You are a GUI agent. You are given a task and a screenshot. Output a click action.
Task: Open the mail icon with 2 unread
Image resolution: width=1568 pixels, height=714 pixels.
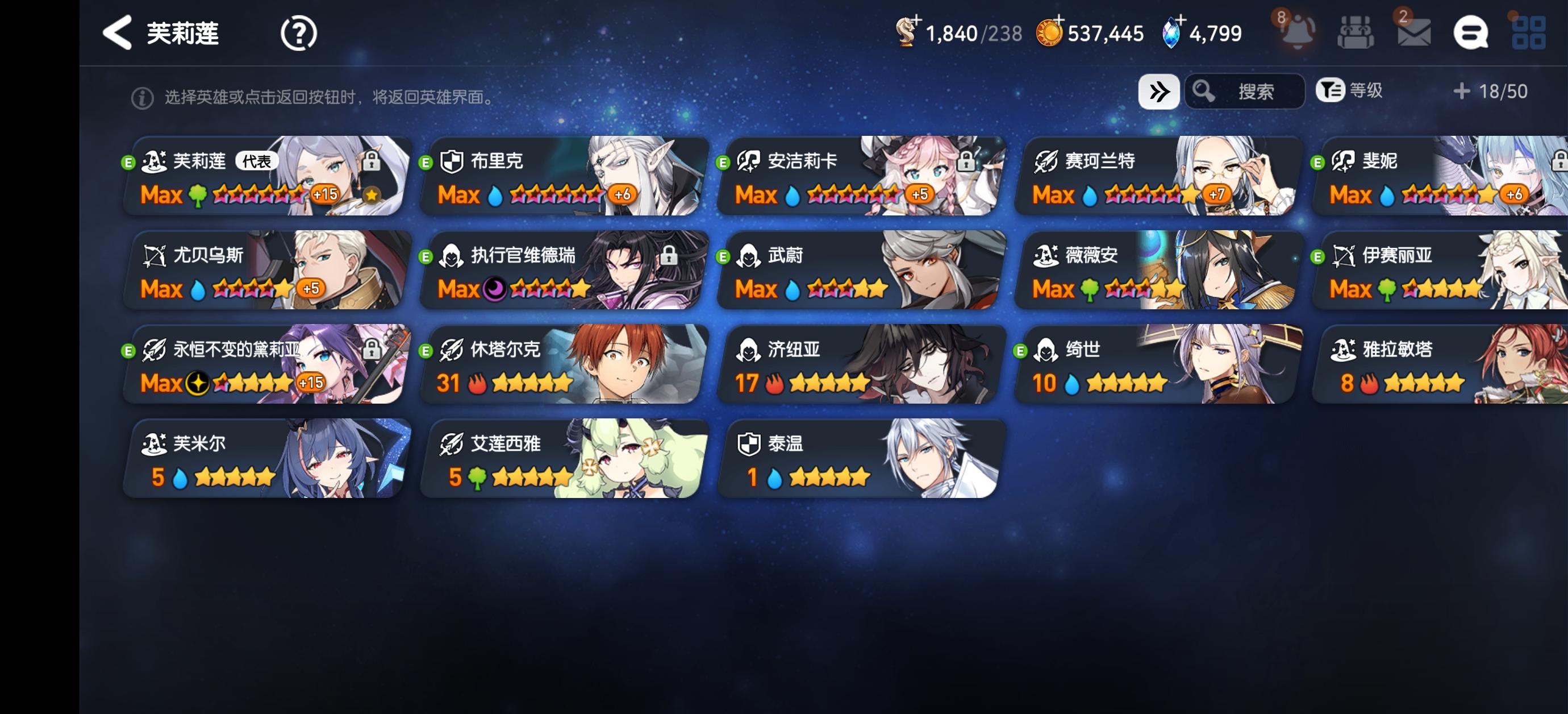click(x=1413, y=32)
